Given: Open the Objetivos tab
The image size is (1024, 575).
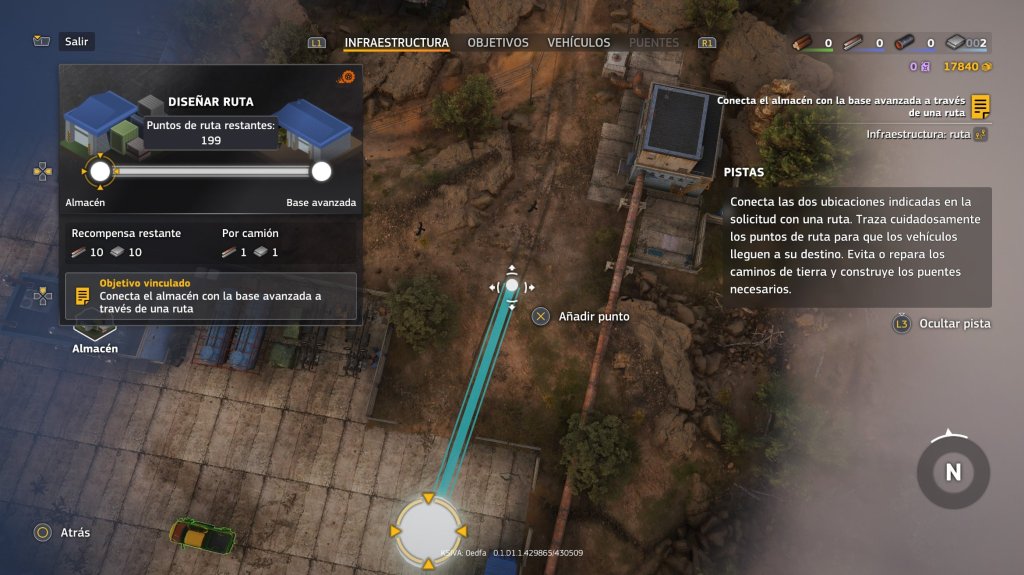Looking at the screenshot, I should point(498,43).
